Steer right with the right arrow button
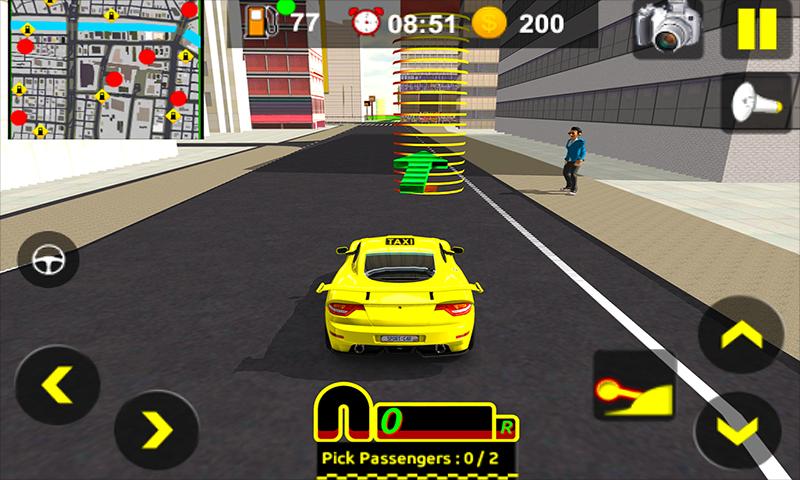The height and width of the screenshot is (480, 800). pyautogui.click(x=156, y=431)
